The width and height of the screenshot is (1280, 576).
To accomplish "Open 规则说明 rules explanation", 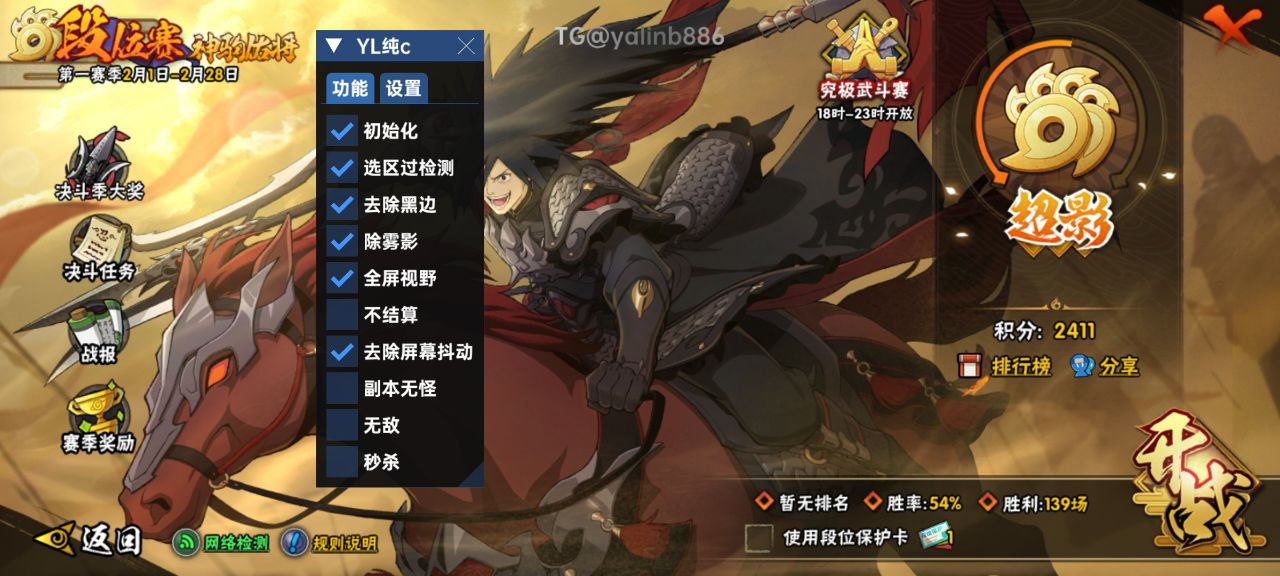I will 330,543.
